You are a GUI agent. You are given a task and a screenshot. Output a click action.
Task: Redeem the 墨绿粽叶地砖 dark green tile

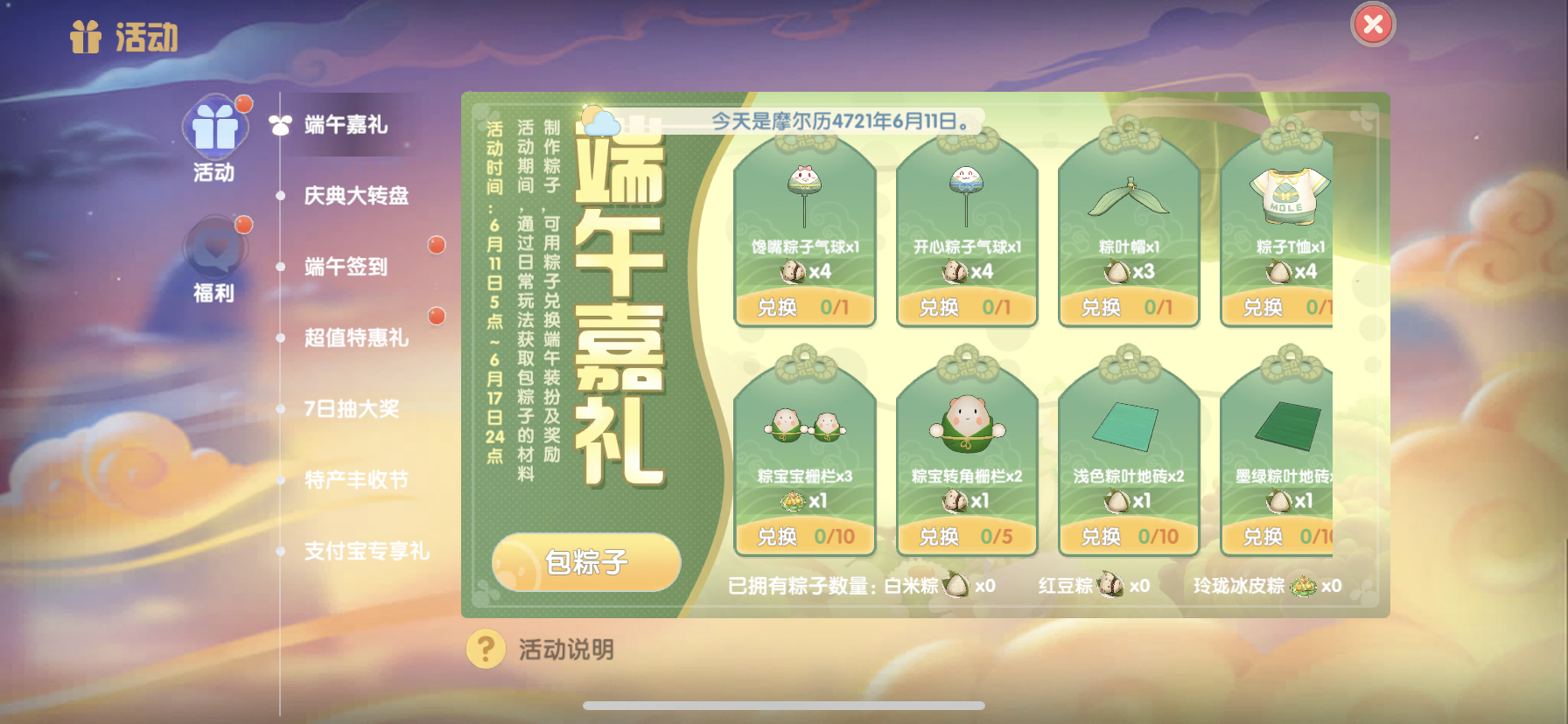tap(1279, 537)
